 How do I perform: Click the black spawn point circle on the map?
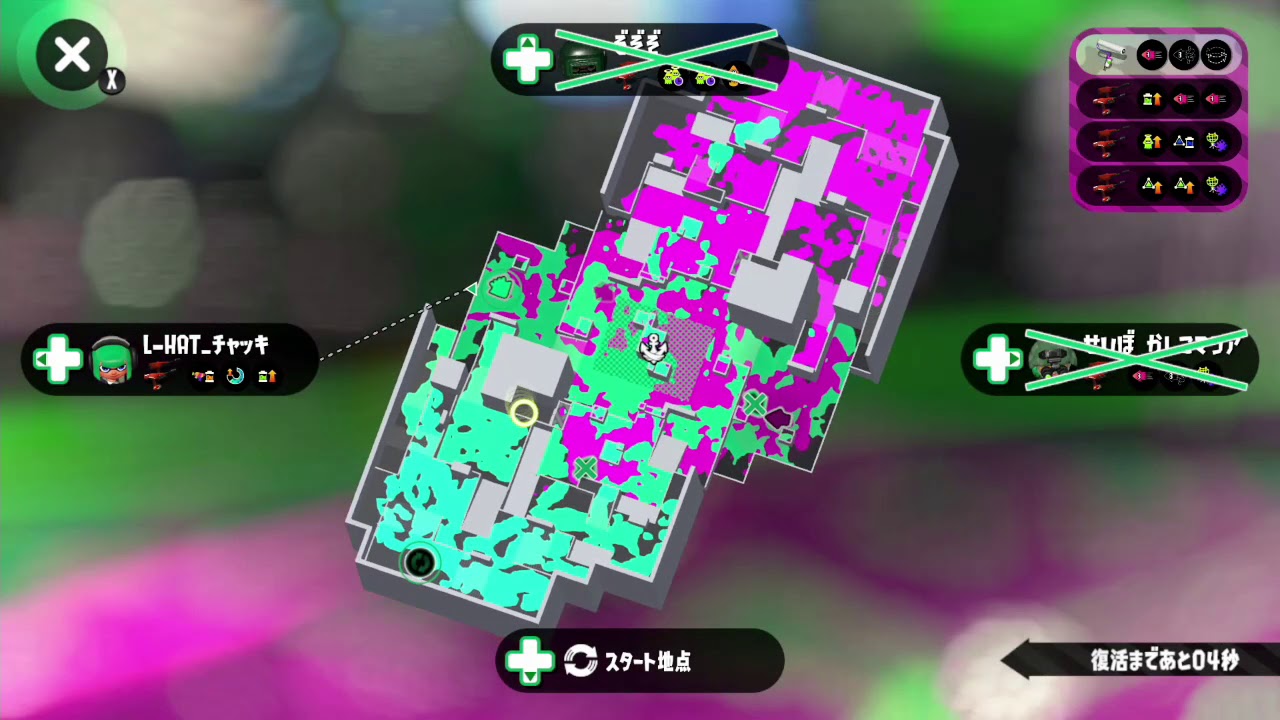pos(420,562)
